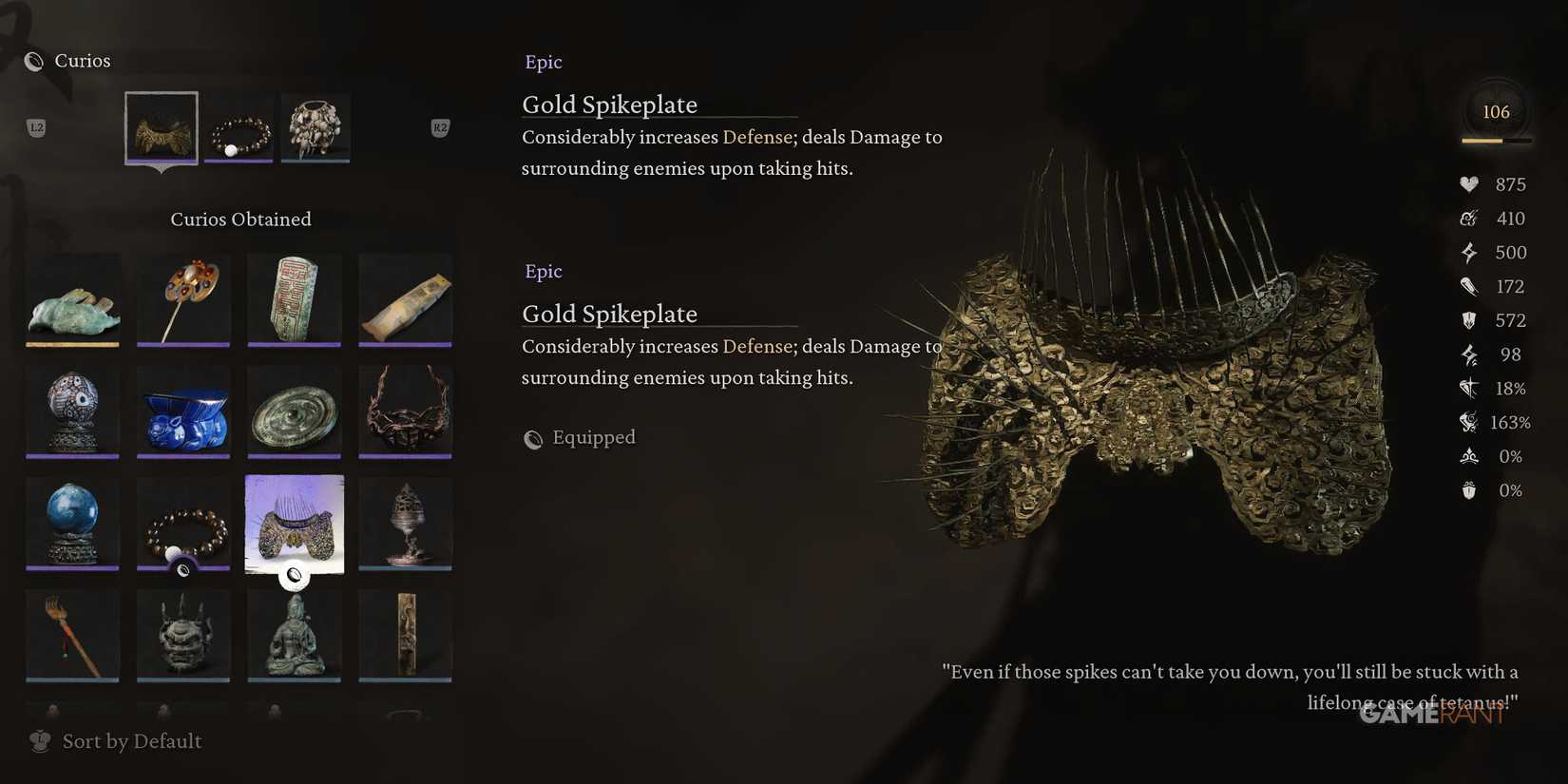Expand the previous curio page with L2

point(36,126)
